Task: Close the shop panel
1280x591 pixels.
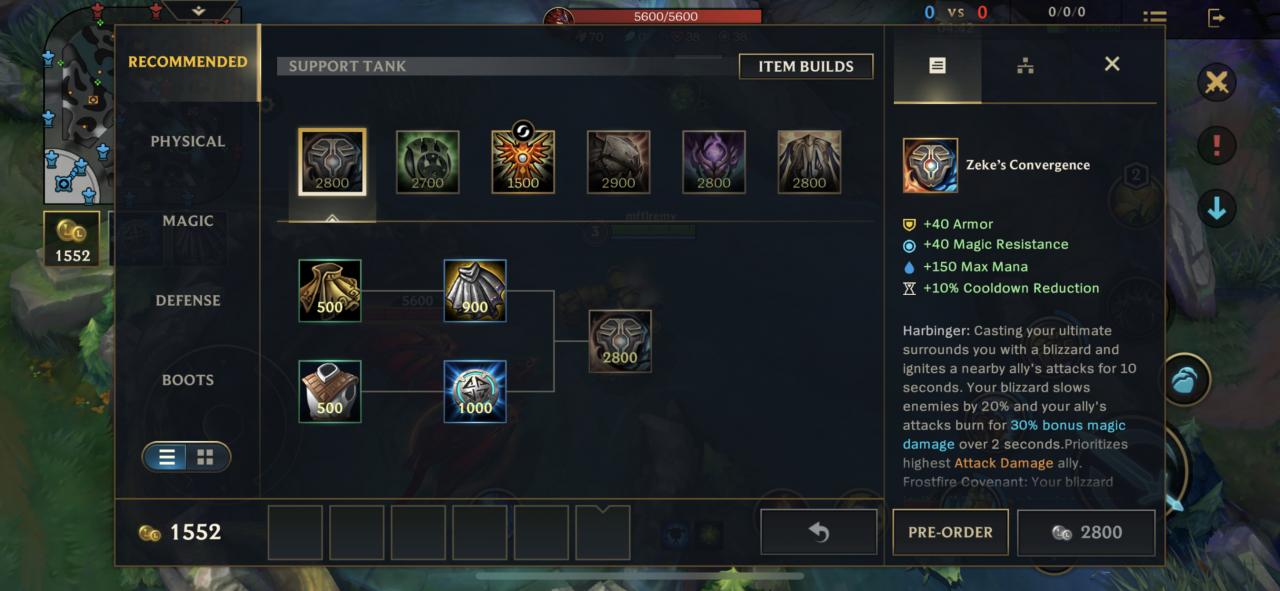Action: pyautogui.click(x=1112, y=64)
